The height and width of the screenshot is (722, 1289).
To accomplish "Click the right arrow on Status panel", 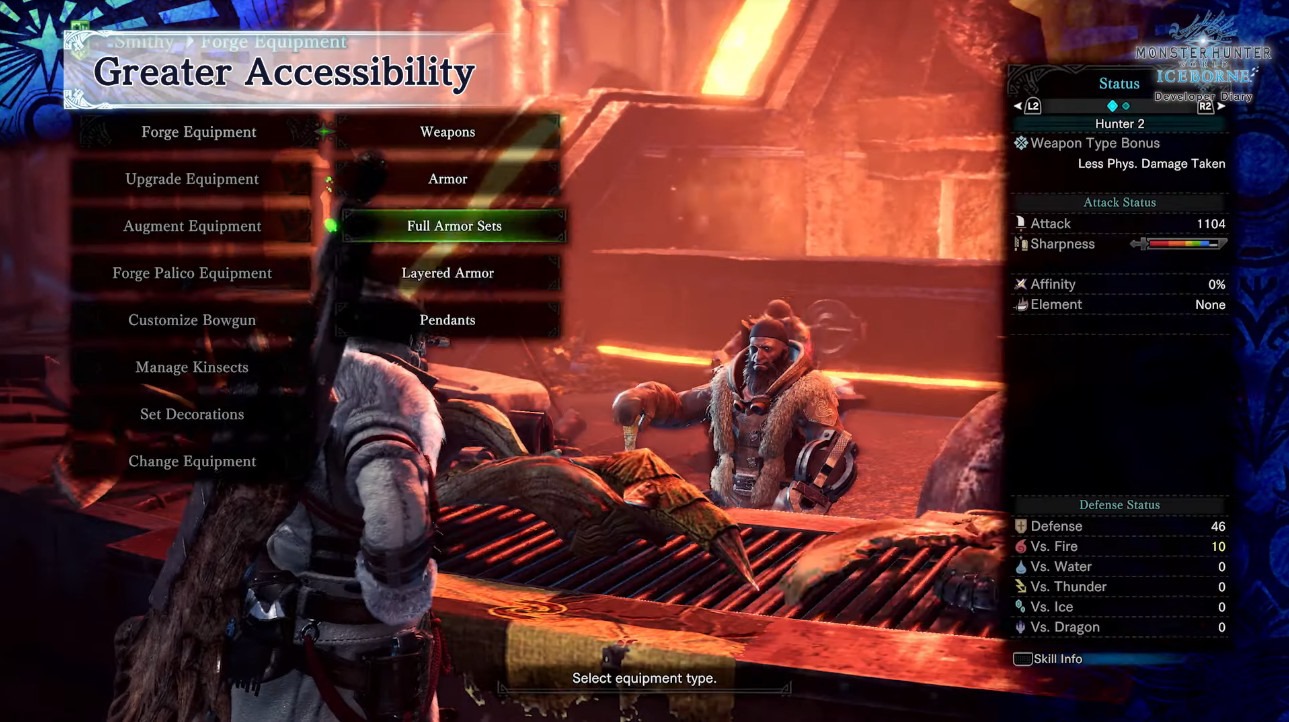I will 1220,106.
